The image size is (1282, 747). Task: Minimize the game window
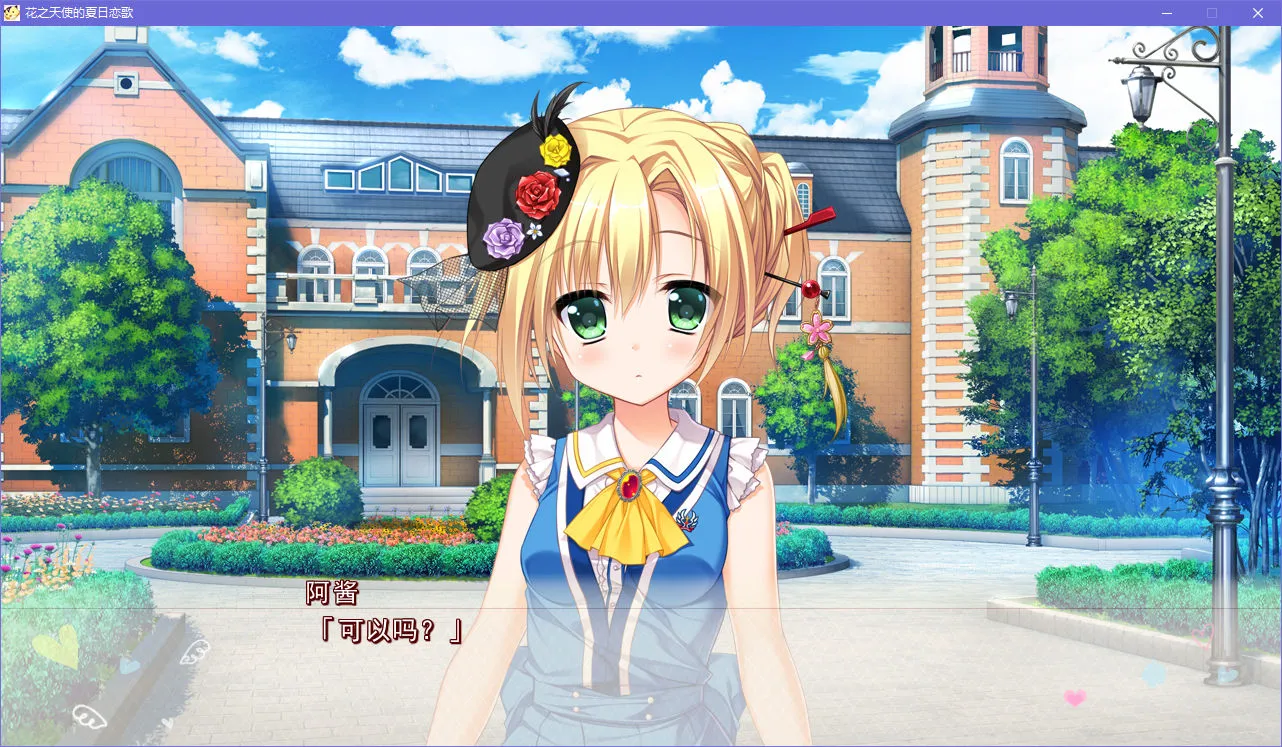point(1165,13)
